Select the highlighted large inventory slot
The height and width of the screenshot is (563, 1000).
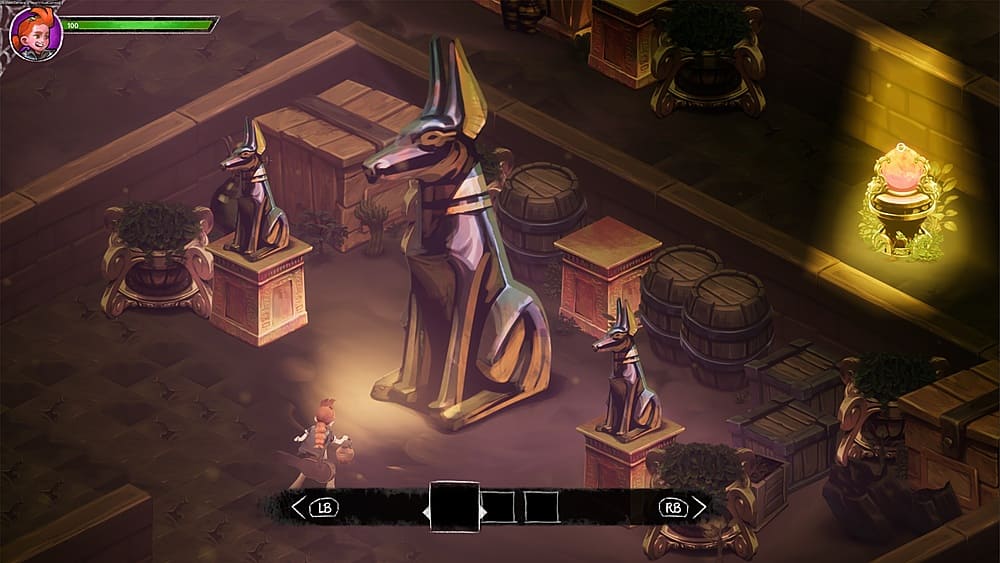[454, 507]
